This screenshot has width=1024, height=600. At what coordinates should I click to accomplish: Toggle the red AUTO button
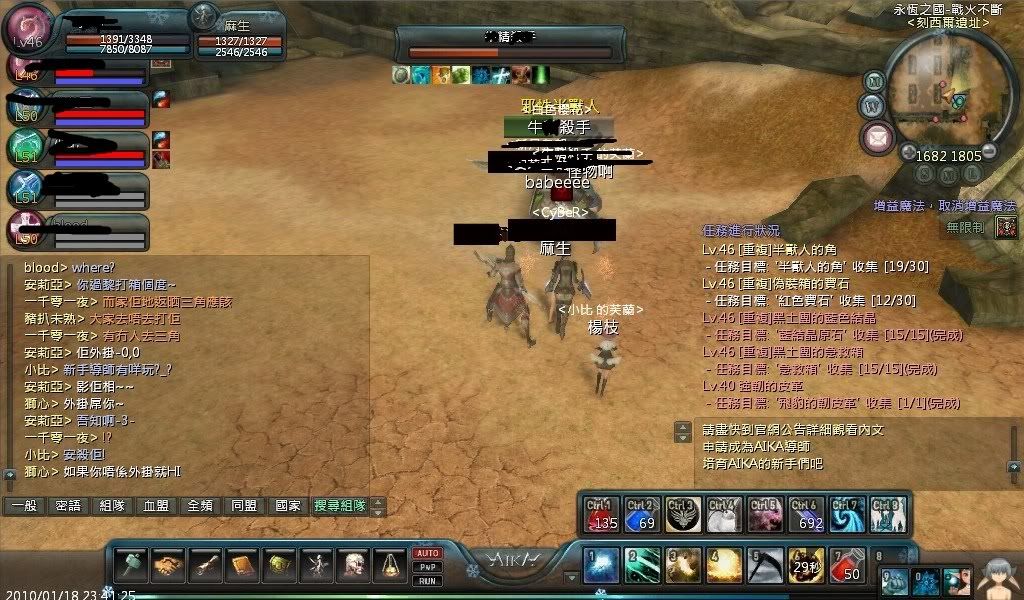point(427,553)
